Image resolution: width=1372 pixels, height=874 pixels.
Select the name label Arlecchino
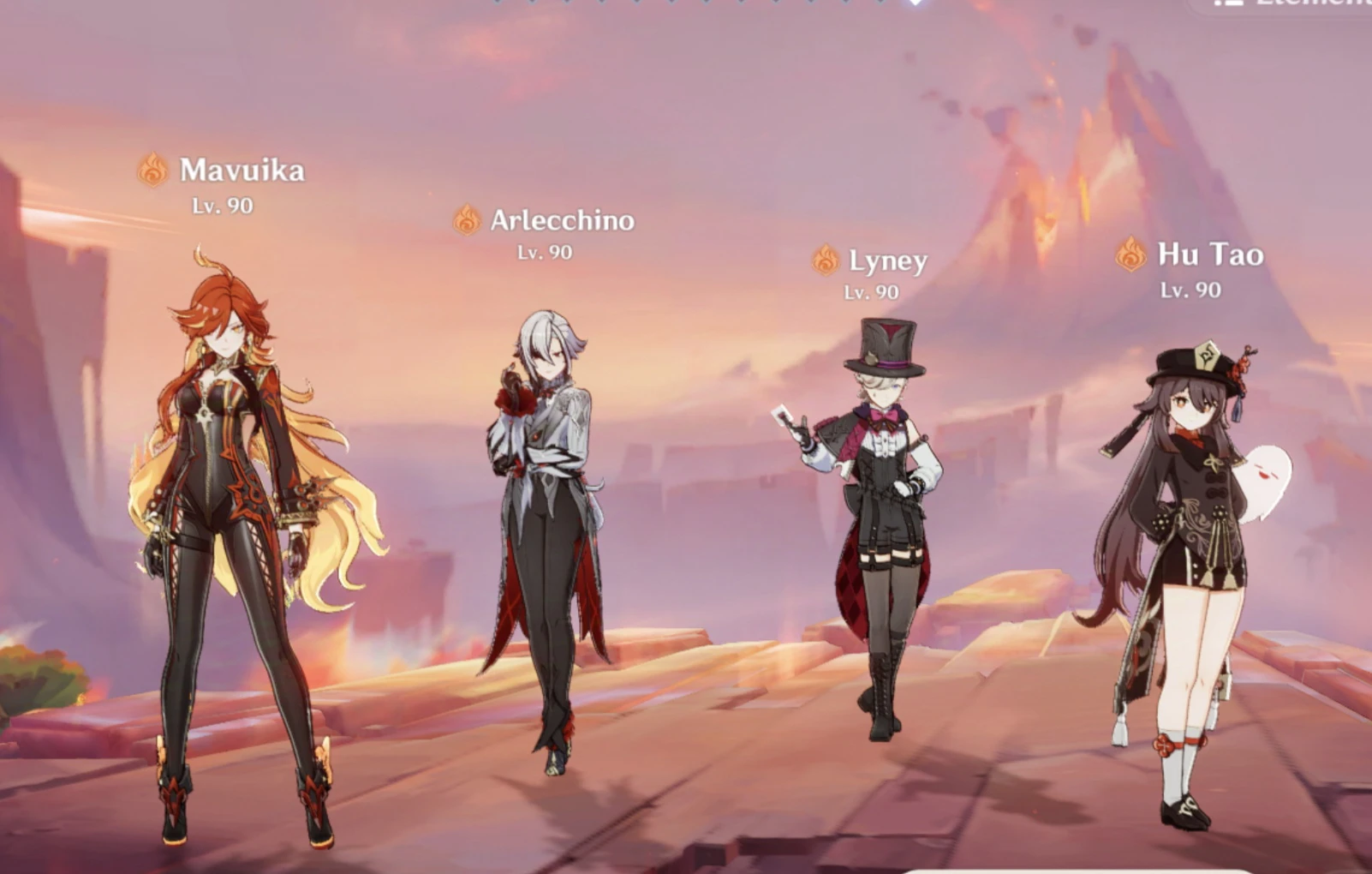pos(562,220)
